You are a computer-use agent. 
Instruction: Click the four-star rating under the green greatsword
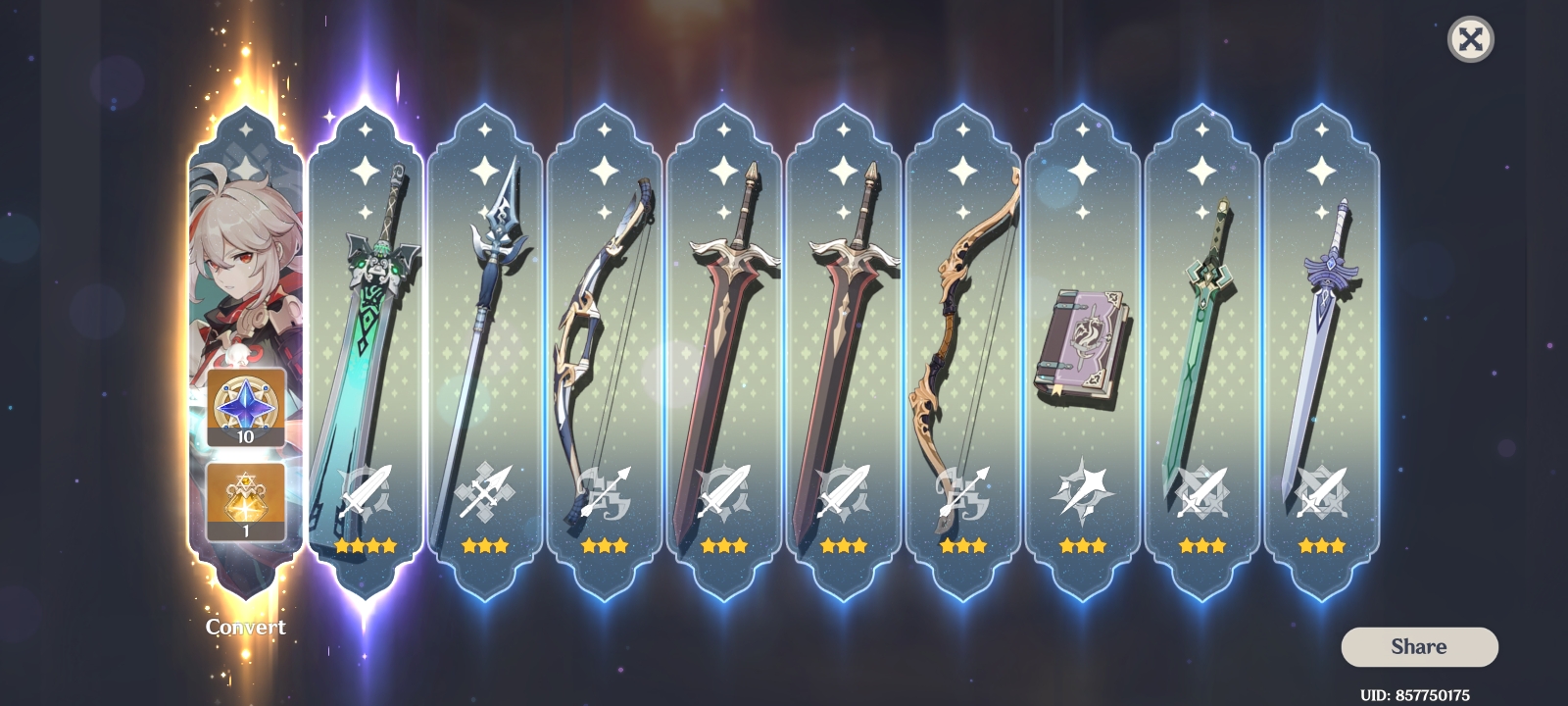tap(367, 546)
